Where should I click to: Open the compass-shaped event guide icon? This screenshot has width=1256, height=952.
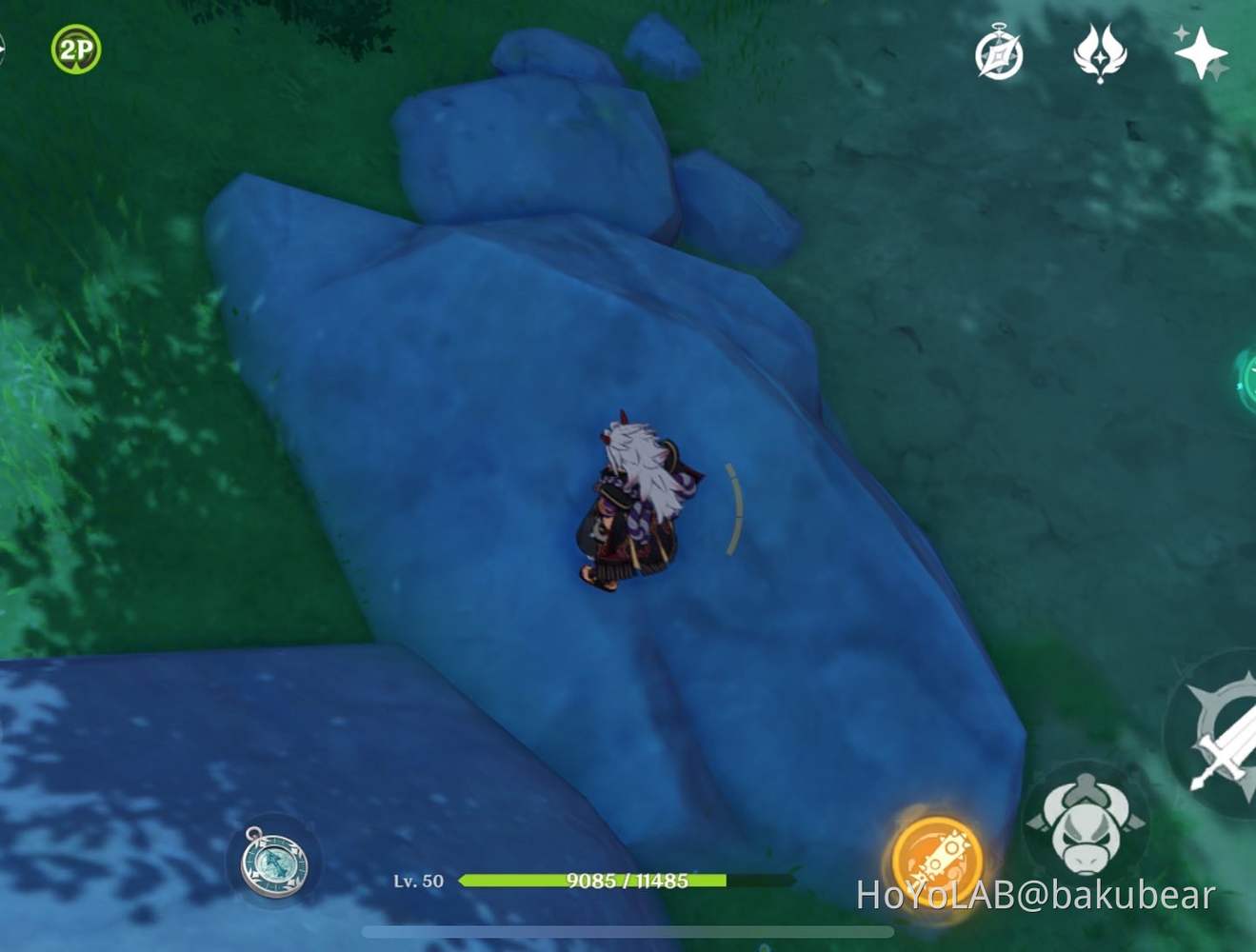[x=998, y=57]
